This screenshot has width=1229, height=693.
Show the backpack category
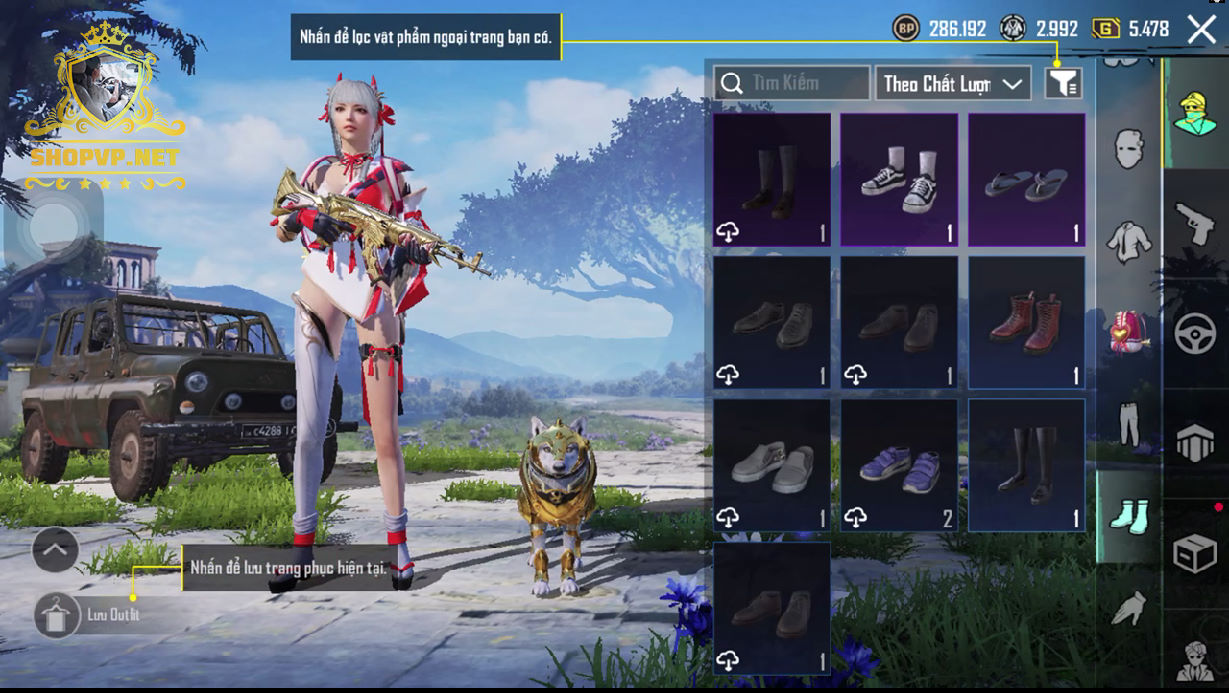pos(1129,332)
